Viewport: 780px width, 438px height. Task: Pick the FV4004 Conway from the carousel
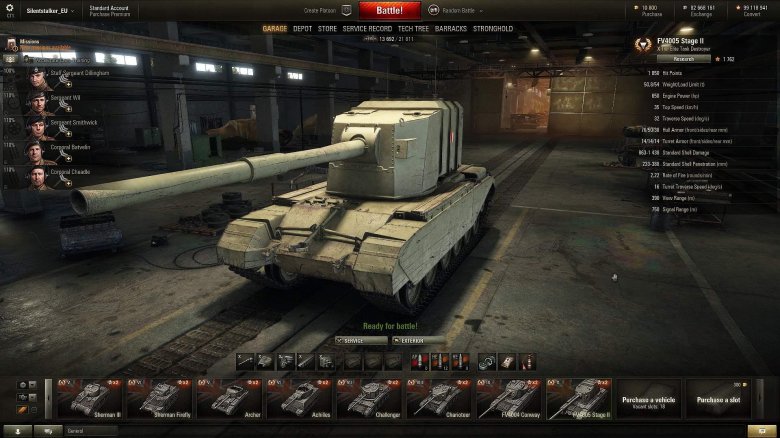coord(509,398)
